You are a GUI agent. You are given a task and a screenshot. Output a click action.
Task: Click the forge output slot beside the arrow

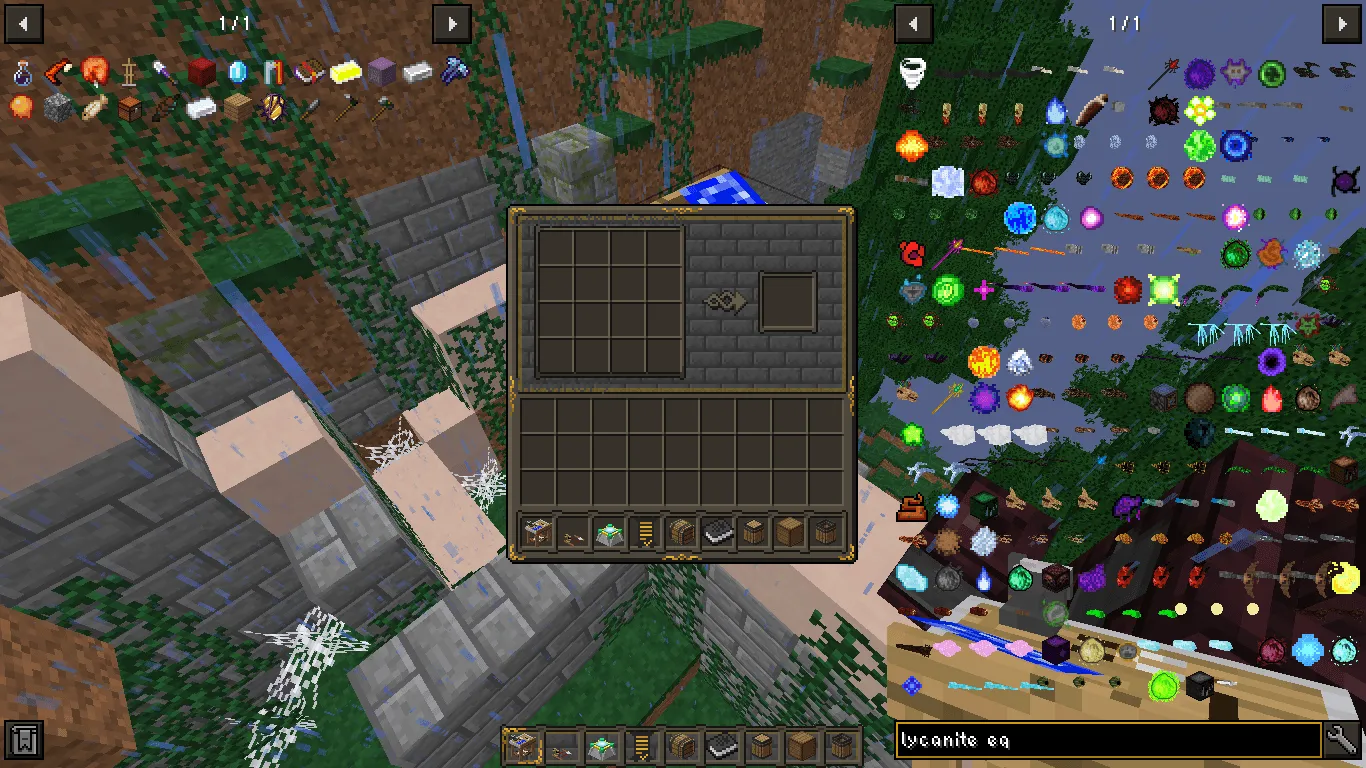pyautogui.click(x=787, y=302)
